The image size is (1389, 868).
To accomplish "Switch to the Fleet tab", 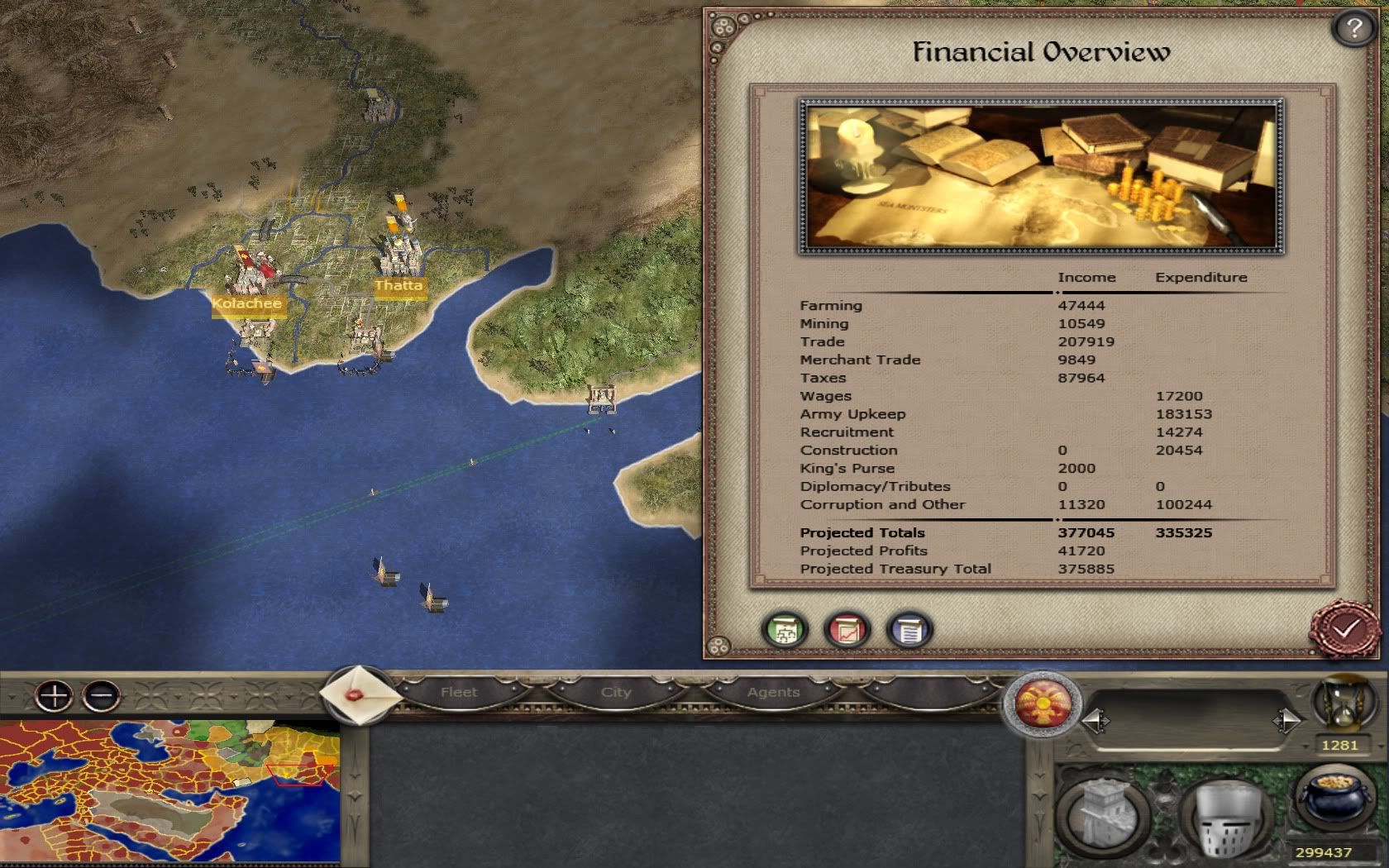I will (459, 692).
